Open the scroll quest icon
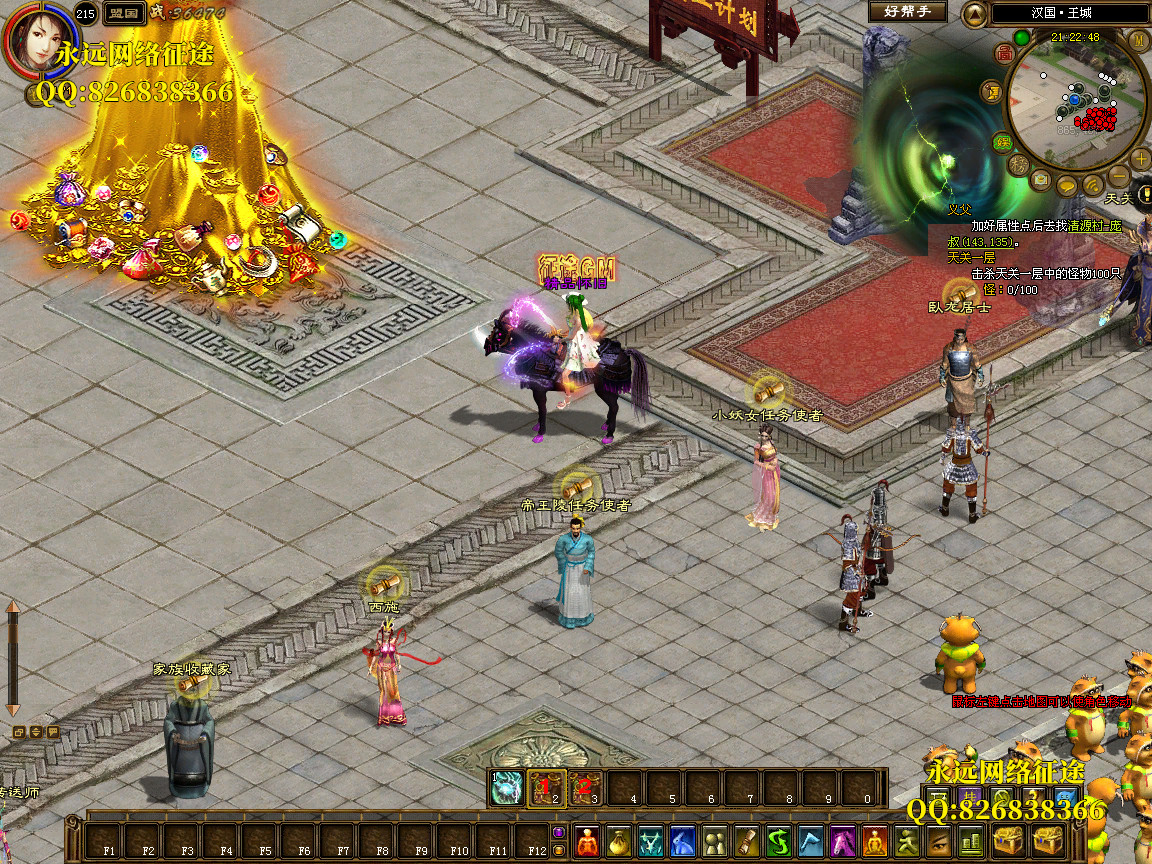The image size is (1152, 864). tap(746, 841)
